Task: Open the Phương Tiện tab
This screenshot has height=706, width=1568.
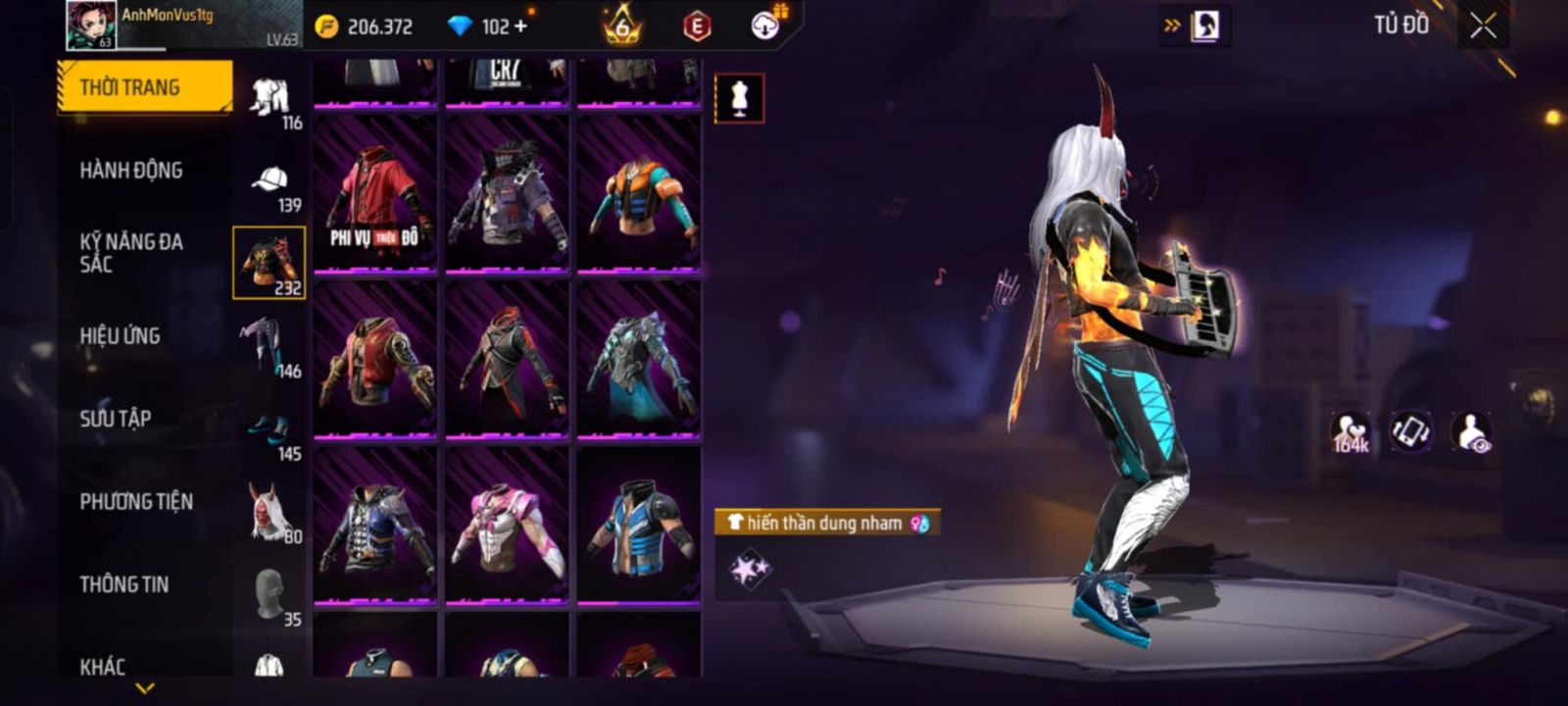Action: point(136,502)
